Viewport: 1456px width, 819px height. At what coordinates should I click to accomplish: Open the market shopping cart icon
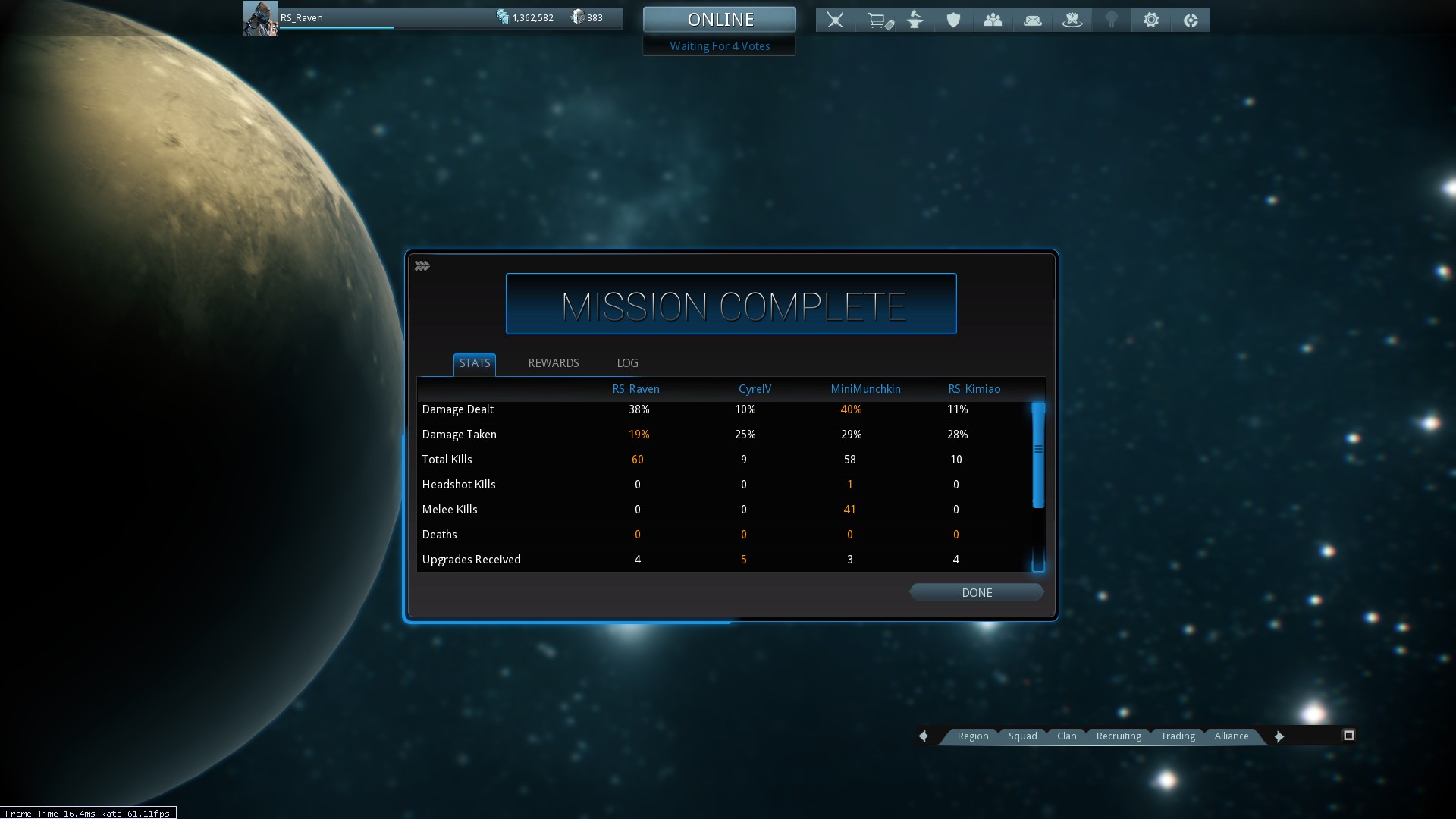pyautogui.click(x=879, y=20)
